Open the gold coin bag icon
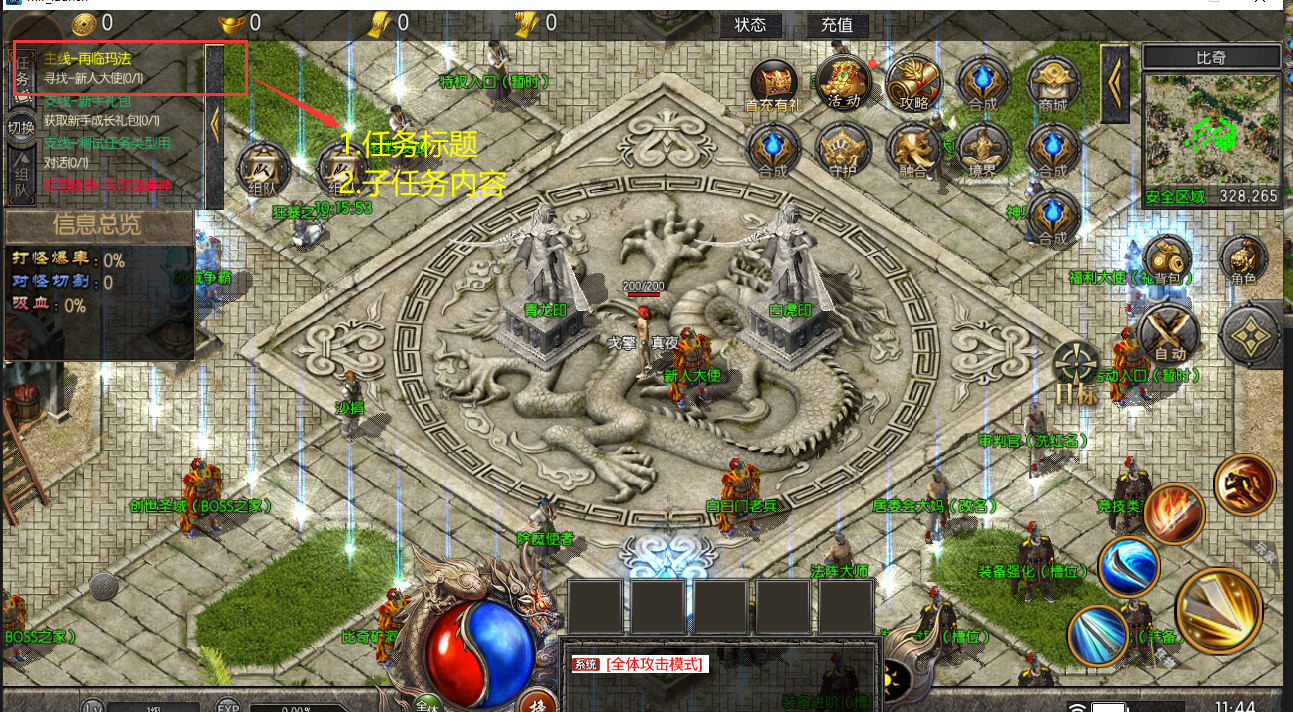This screenshot has width=1293, height=712. click(1166, 258)
